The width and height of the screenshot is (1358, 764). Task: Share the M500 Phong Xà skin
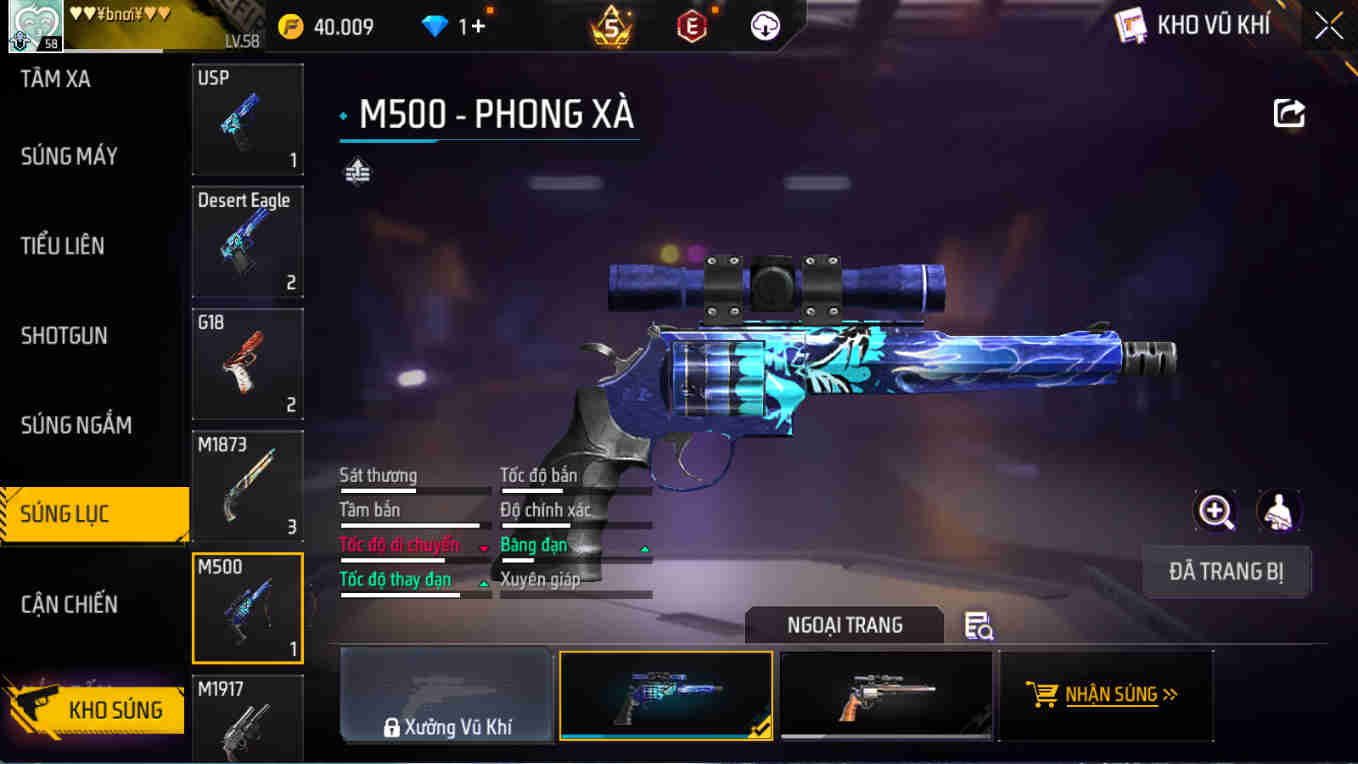(1289, 113)
